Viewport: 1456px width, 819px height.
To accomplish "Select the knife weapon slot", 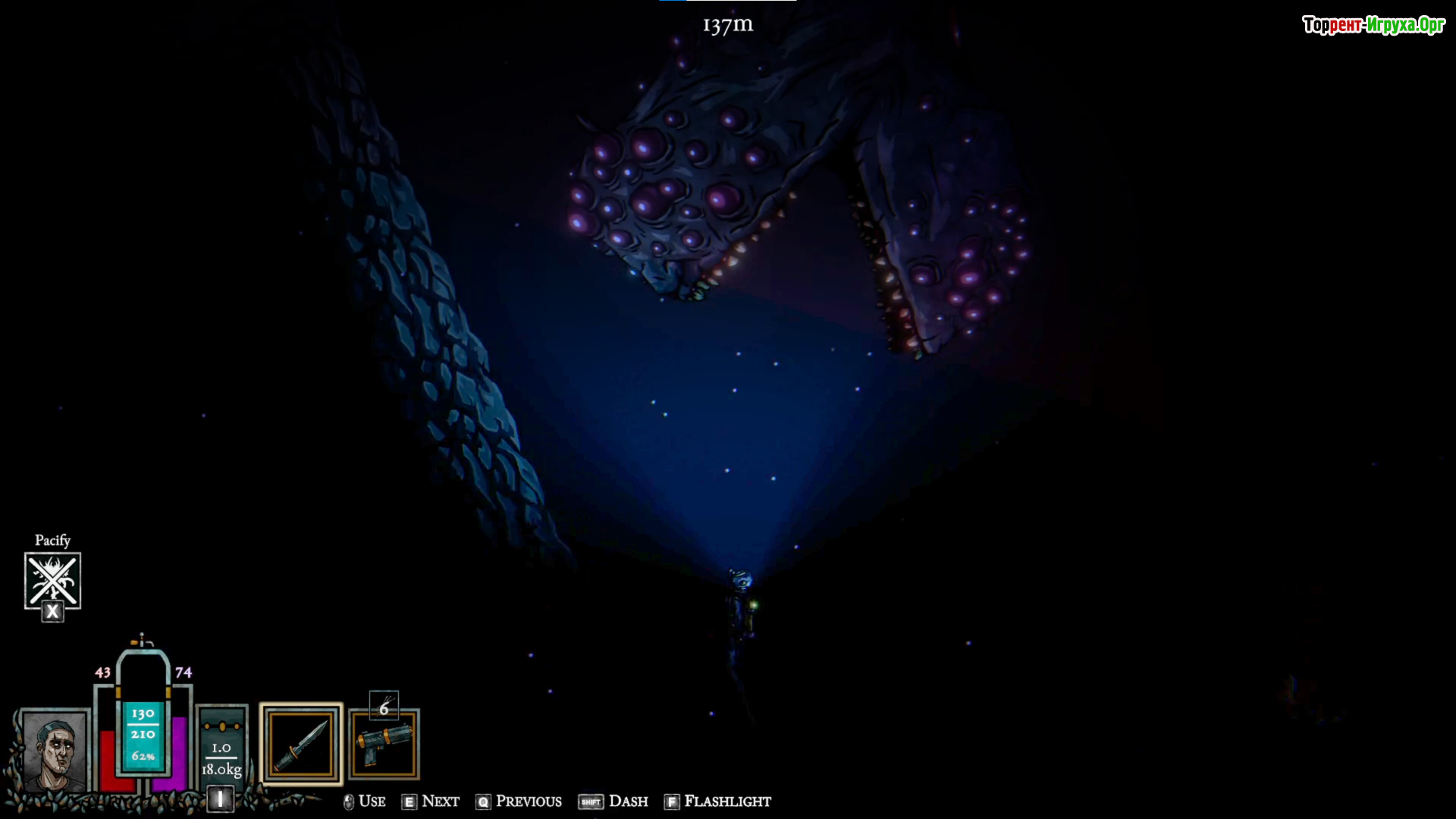I will pyautogui.click(x=301, y=744).
